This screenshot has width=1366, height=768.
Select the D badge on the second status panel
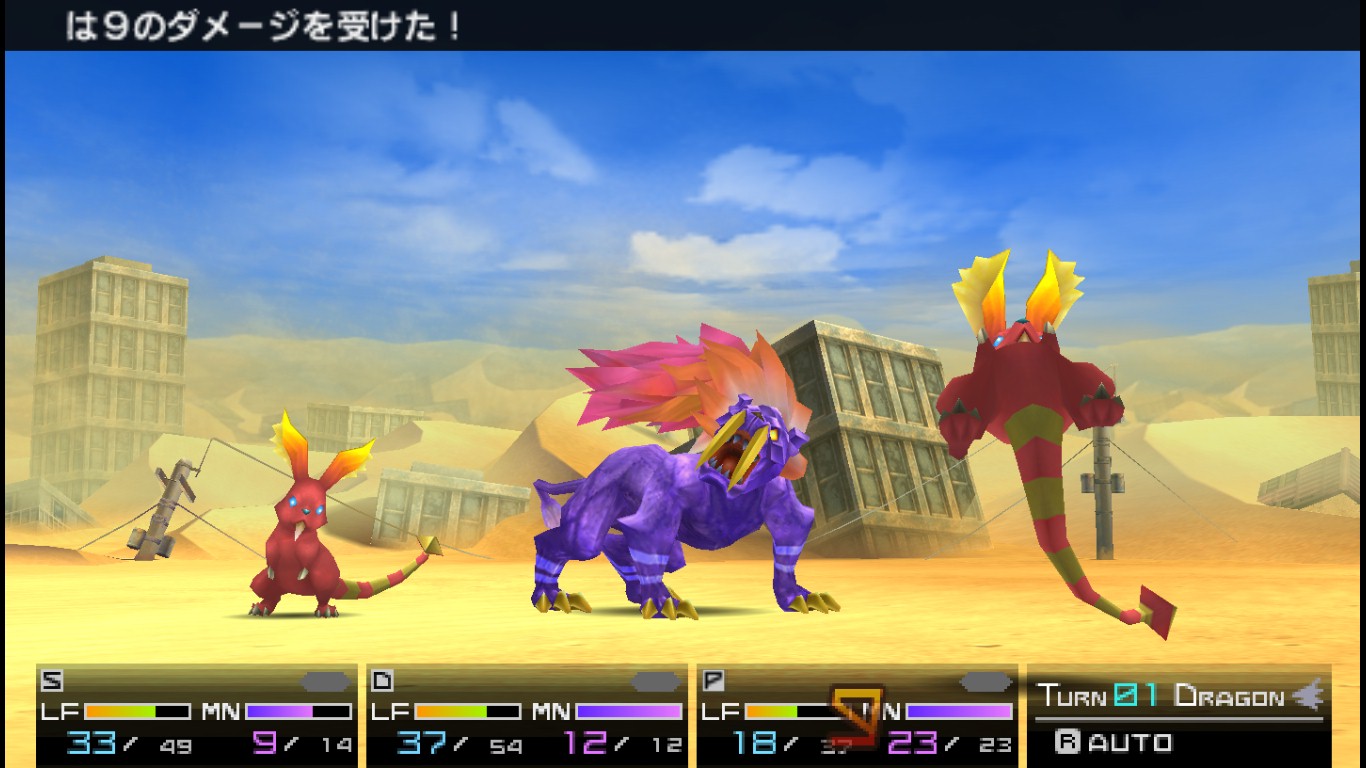[382, 678]
